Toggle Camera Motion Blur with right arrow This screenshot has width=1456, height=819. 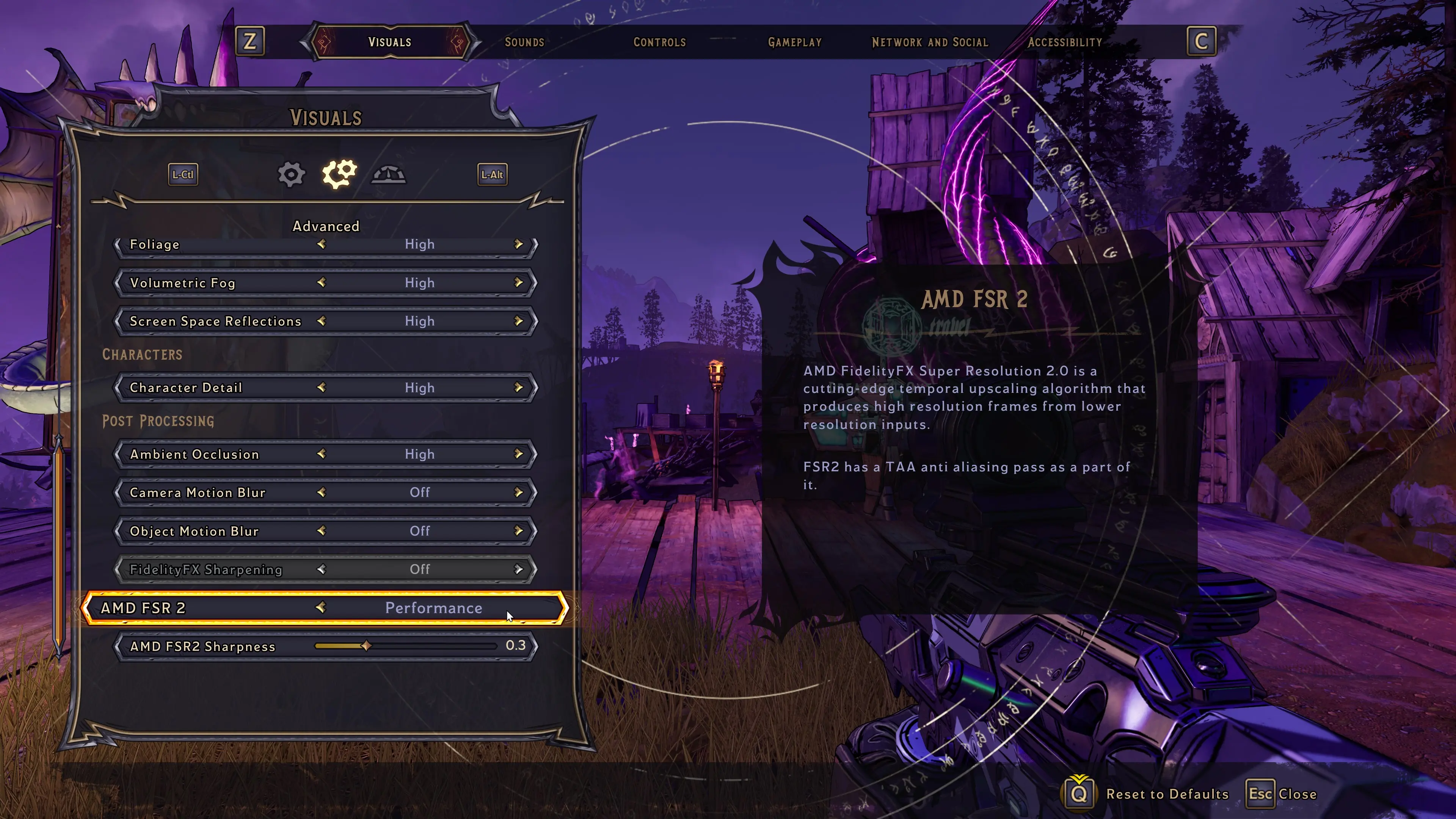[518, 492]
